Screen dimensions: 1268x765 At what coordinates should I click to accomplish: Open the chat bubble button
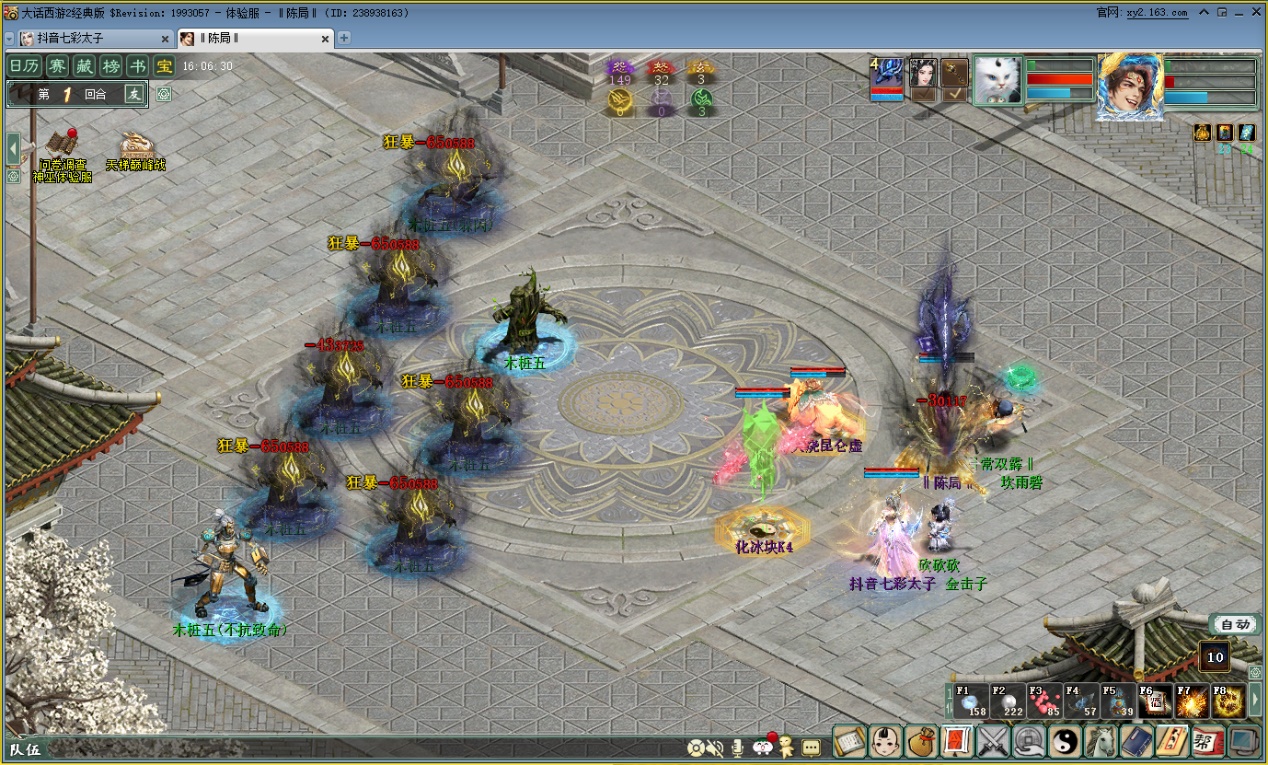coord(811,747)
